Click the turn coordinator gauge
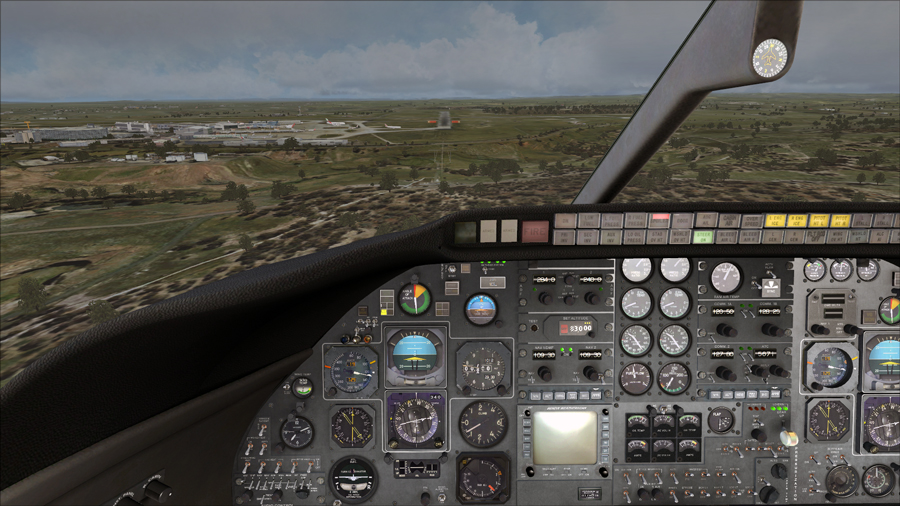900x506 pixels. click(x=354, y=478)
